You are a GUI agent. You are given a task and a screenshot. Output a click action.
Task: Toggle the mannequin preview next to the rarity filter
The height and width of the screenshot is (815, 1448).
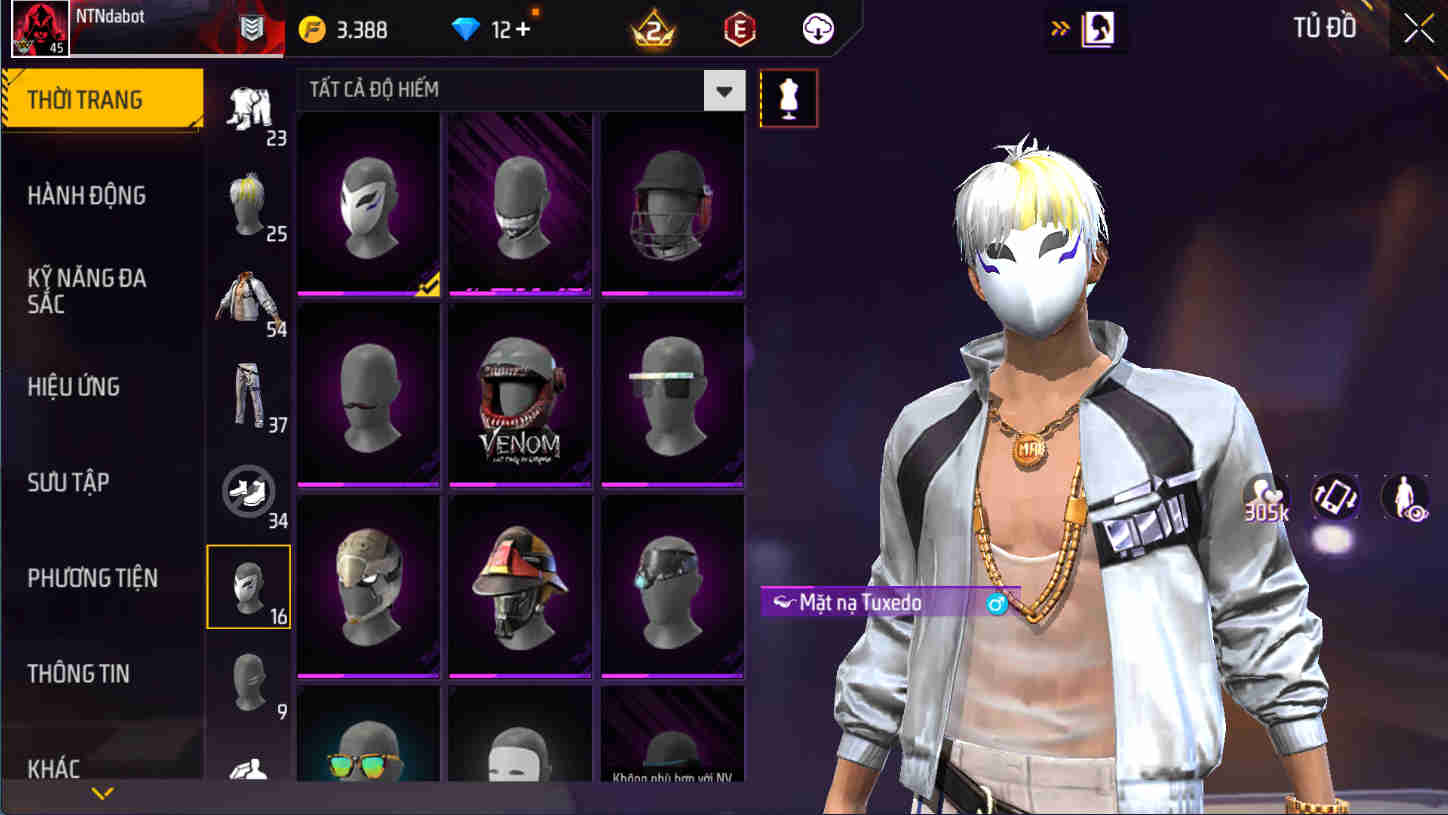pyautogui.click(x=788, y=98)
